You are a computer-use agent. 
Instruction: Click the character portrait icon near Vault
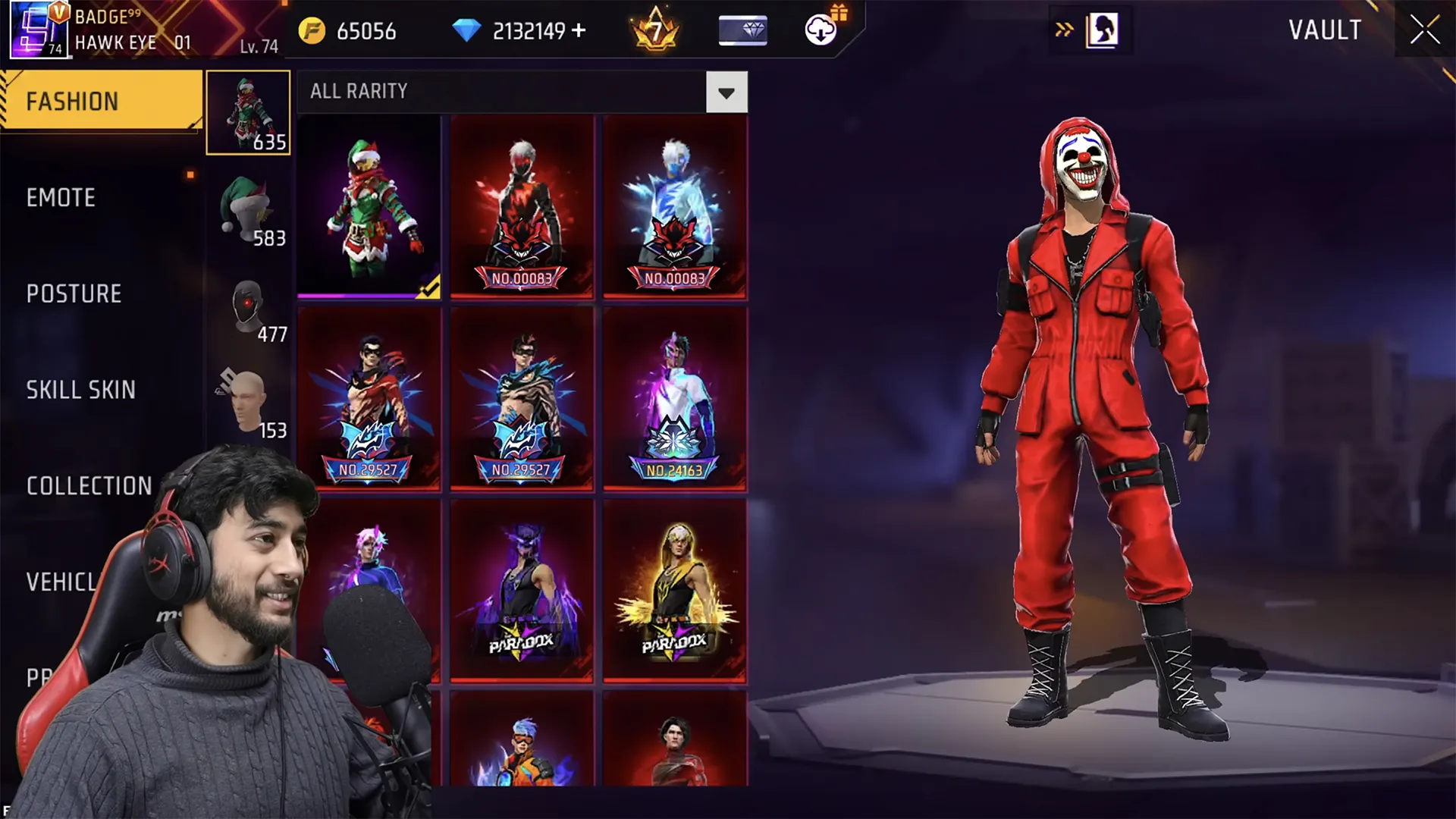click(x=1101, y=30)
